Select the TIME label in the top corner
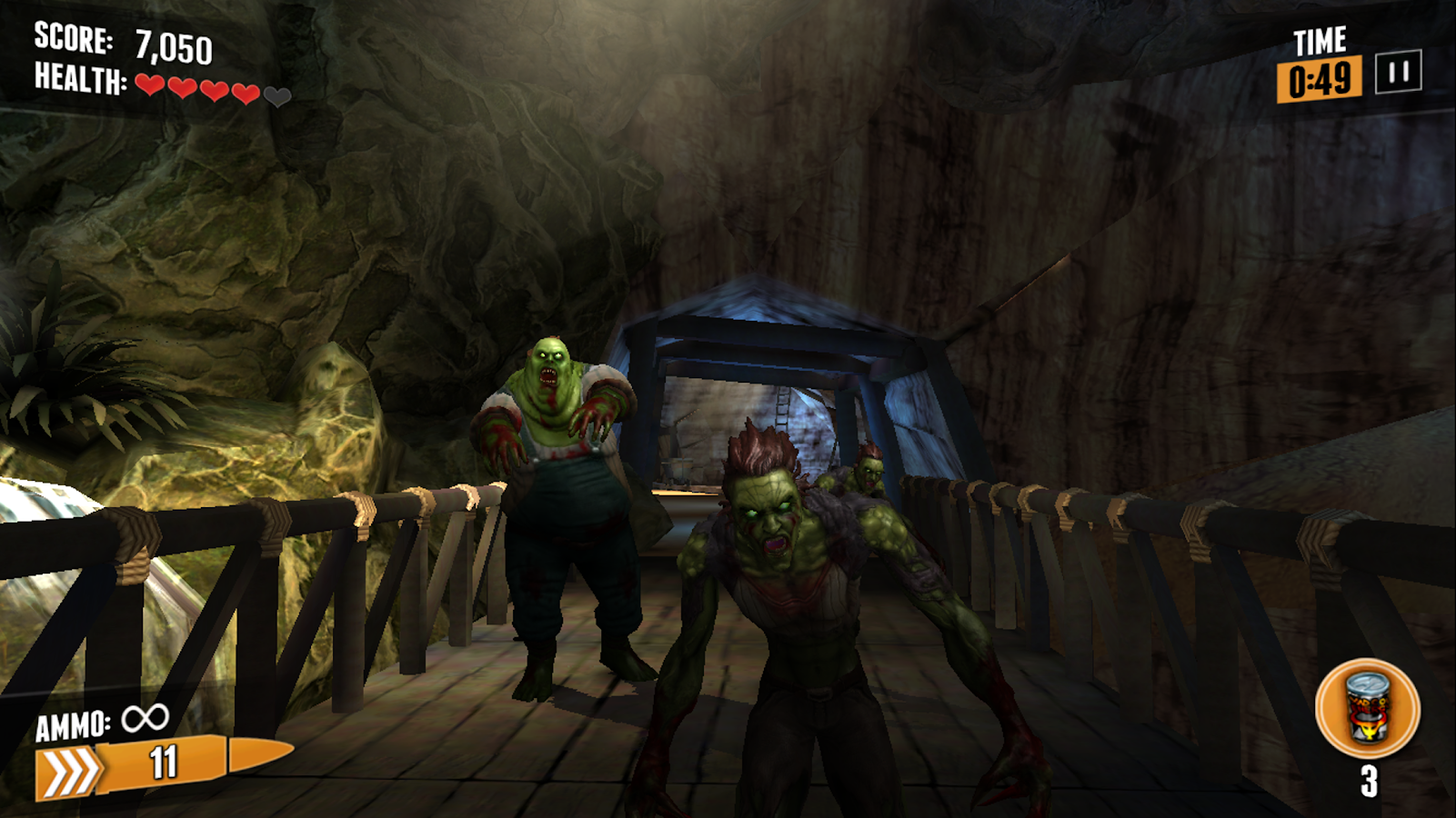1456x818 pixels. (x=1318, y=41)
